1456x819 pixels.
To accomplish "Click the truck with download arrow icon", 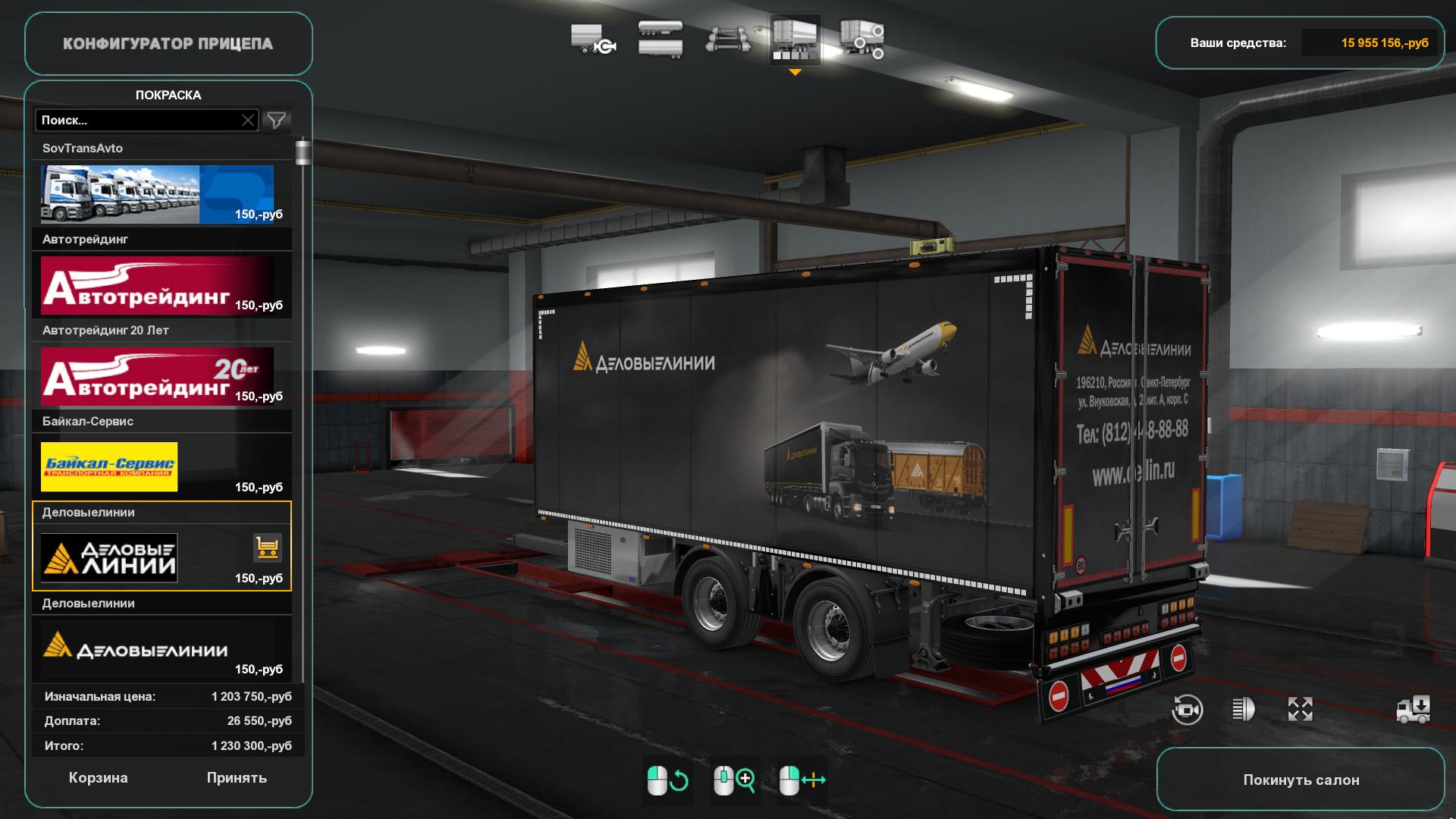I will point(1414,710).
